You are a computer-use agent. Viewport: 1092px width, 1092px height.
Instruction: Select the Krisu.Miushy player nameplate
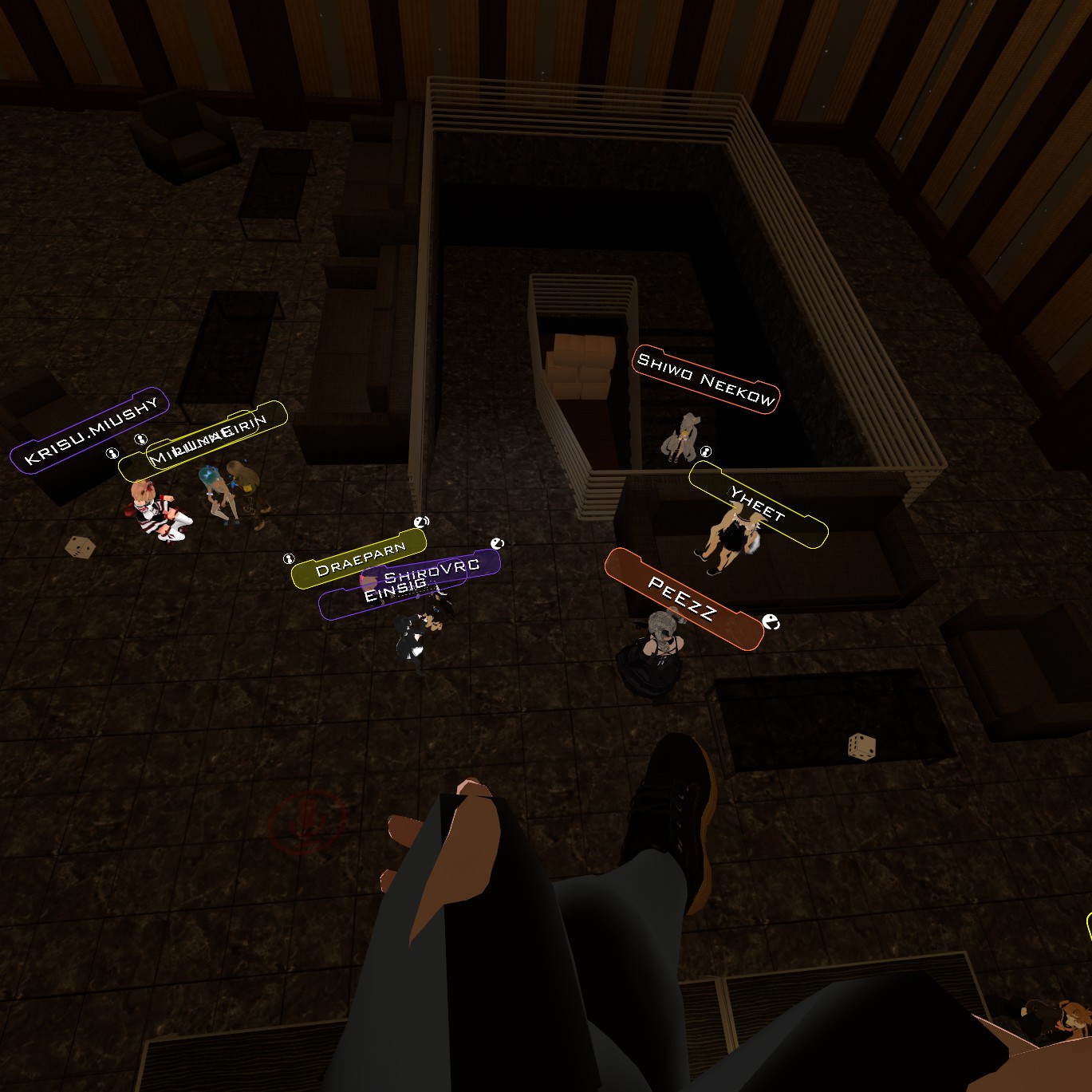[89, 430]
